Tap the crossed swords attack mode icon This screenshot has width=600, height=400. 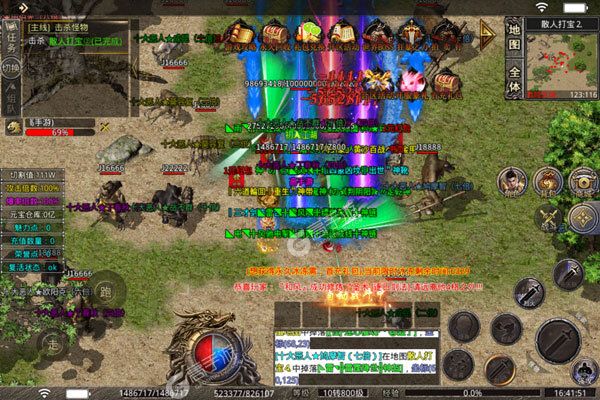click(547, 214)
